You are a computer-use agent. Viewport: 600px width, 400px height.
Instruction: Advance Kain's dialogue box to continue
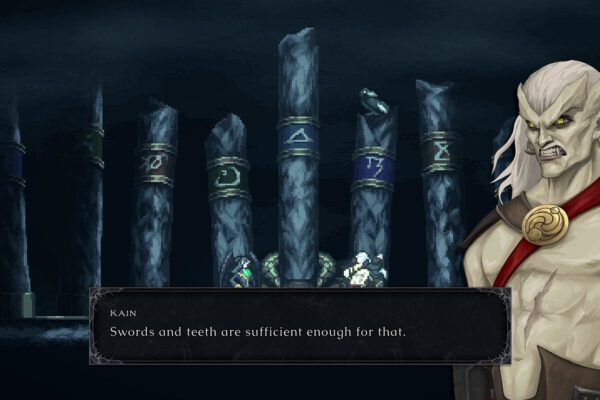click(299, 326)
